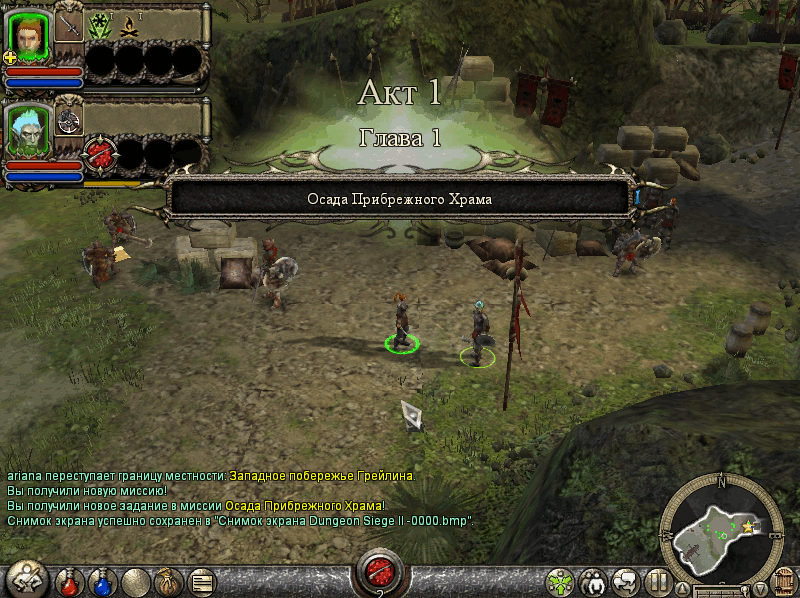Open the chat speech bubbles icon
800x598 pixels.
tap(626, 581)
